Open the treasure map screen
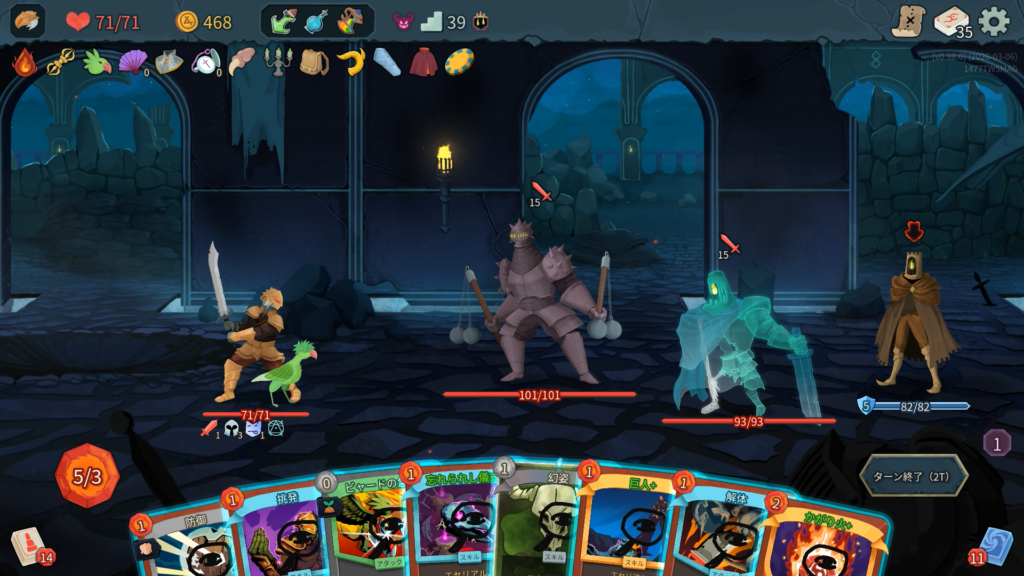This screenshot has height=576, width=1024. [908, 21]
